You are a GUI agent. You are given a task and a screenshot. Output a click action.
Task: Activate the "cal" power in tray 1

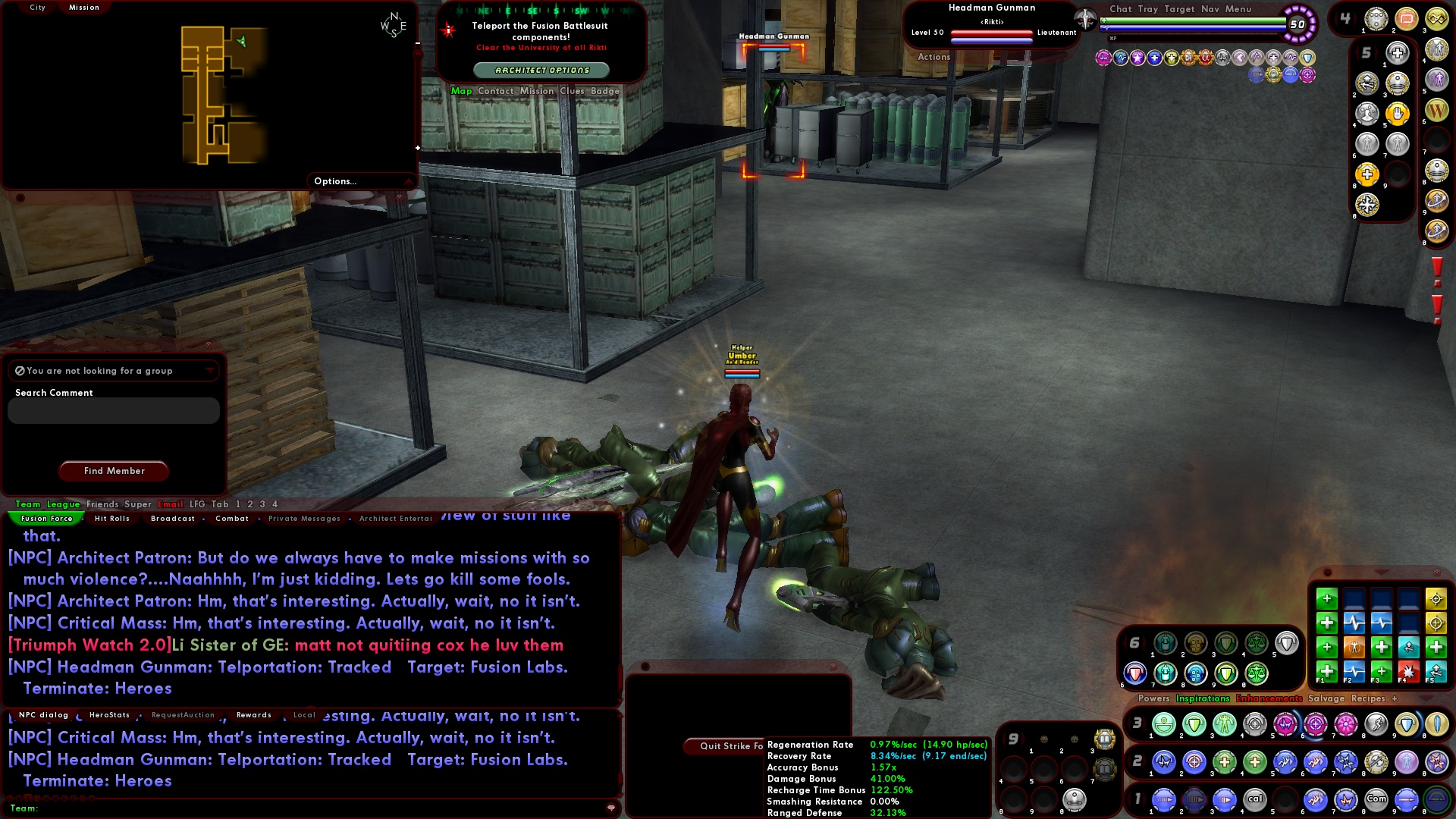coord(1256,800)
